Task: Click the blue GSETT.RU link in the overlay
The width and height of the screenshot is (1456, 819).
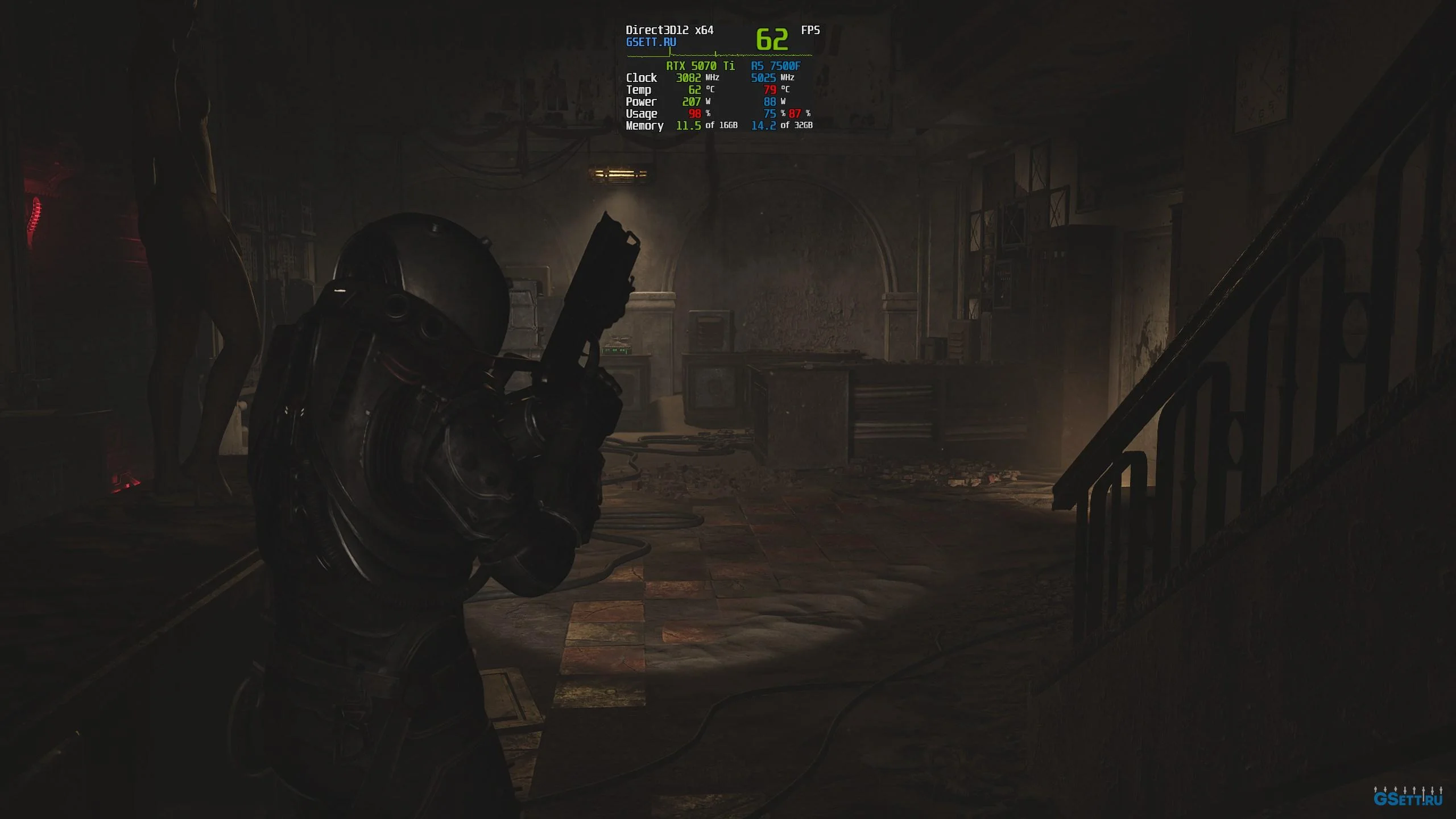Action: click(x=651, y=42)
